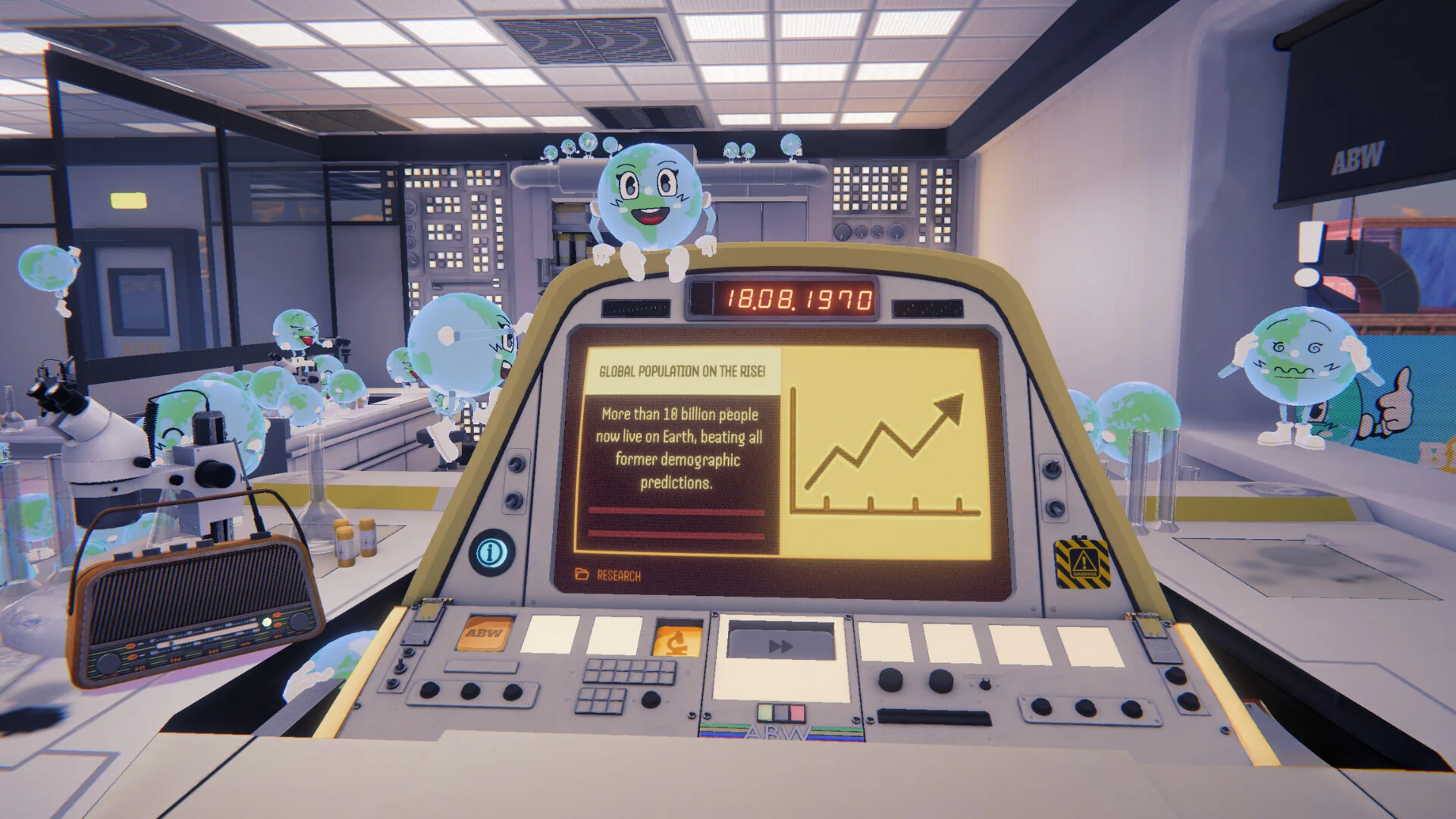Select the orange microscope research button
1456x819 pixels.
[677, 640]
